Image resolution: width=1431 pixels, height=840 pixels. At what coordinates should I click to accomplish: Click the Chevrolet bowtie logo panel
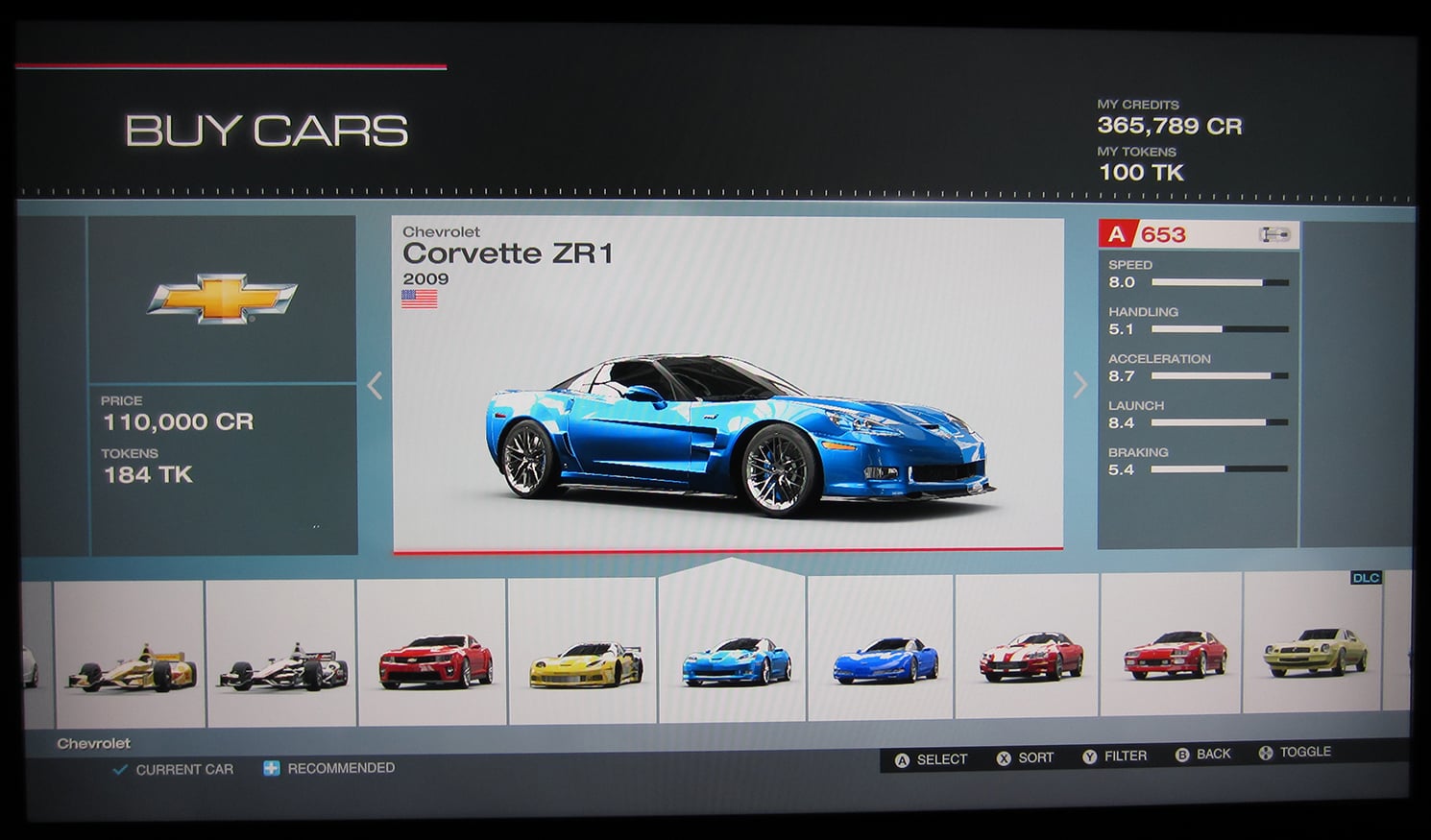(222, 299)
